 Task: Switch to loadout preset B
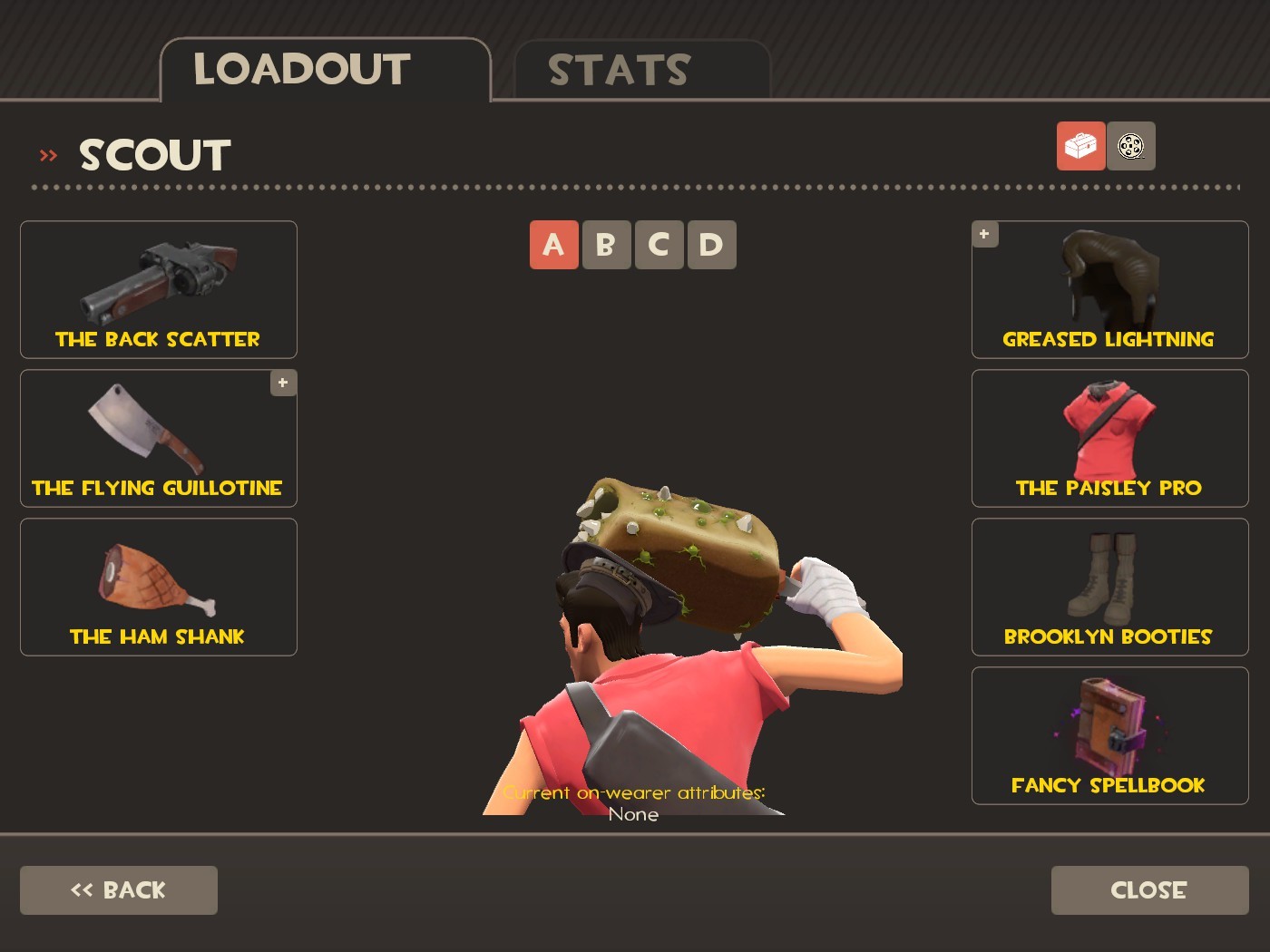click(x=606, y=244)
